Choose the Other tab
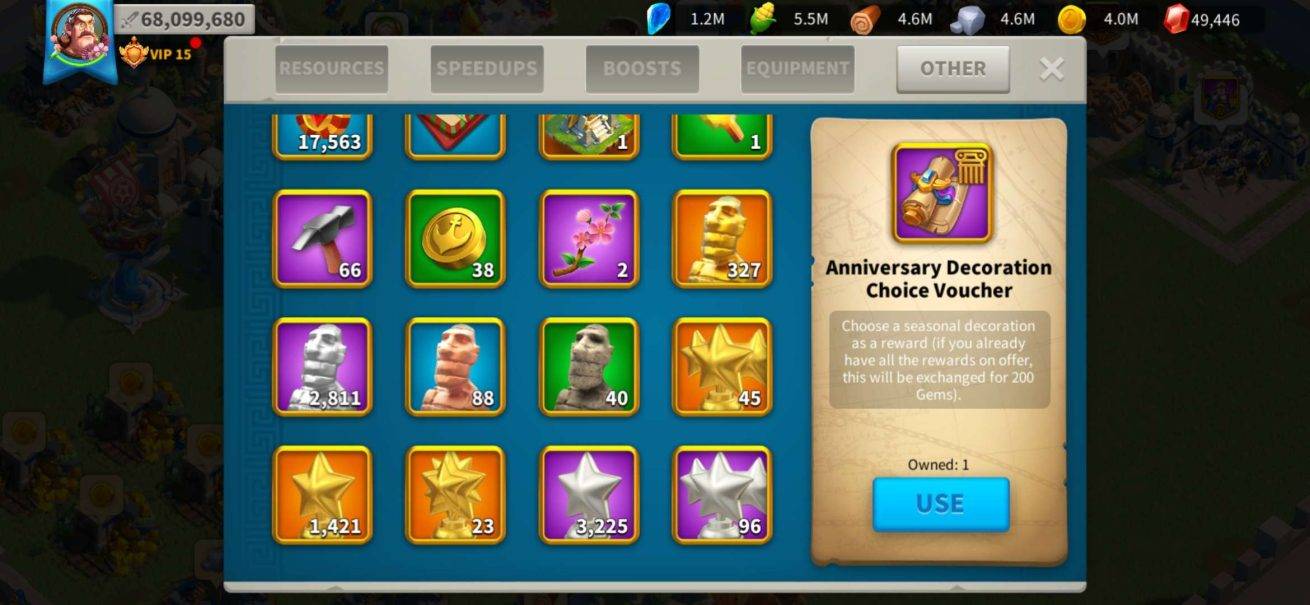This screenshot has height=605, width=1310. [x=952, y=69]
